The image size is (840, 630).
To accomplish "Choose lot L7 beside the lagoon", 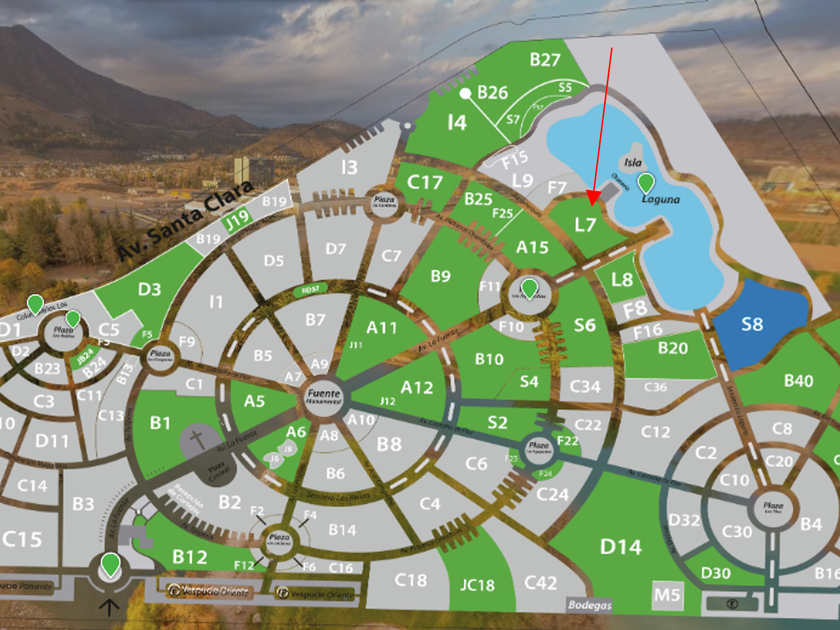I will click(x=586, y=225).
